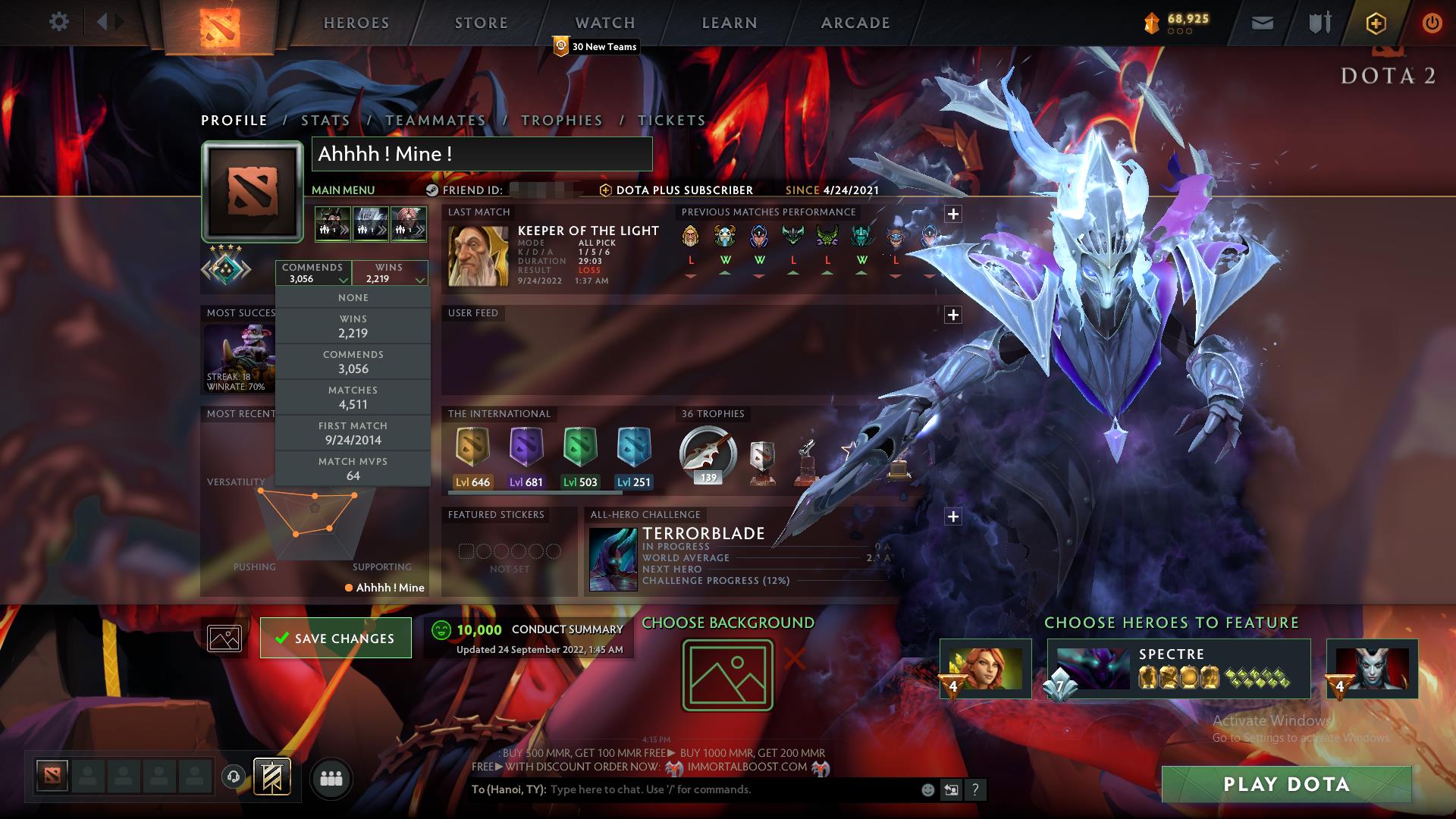Open the WATCH menu in the top bar

[x=604, y=22]
